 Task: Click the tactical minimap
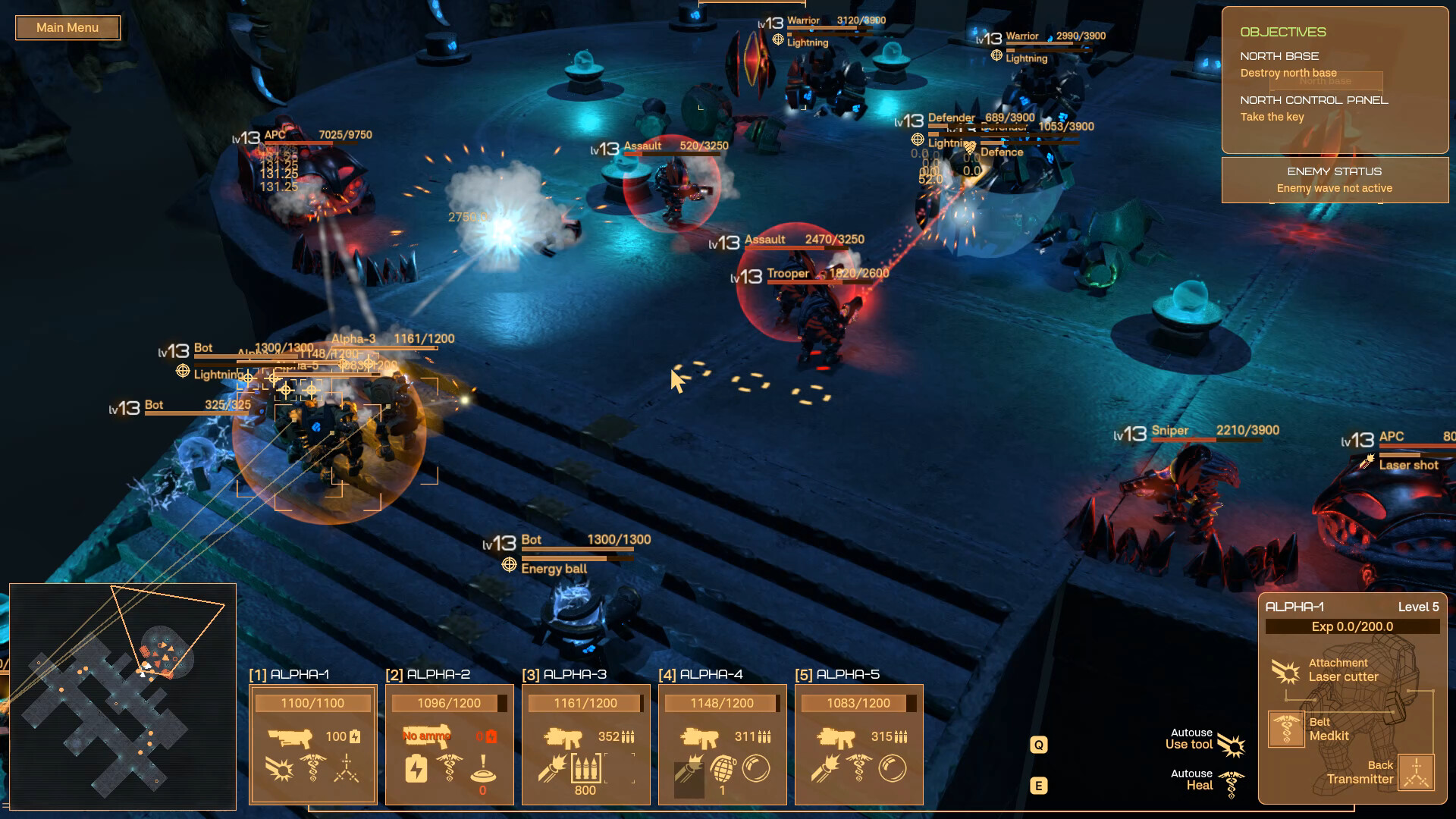pyautogui.click(x=123, y=696)
